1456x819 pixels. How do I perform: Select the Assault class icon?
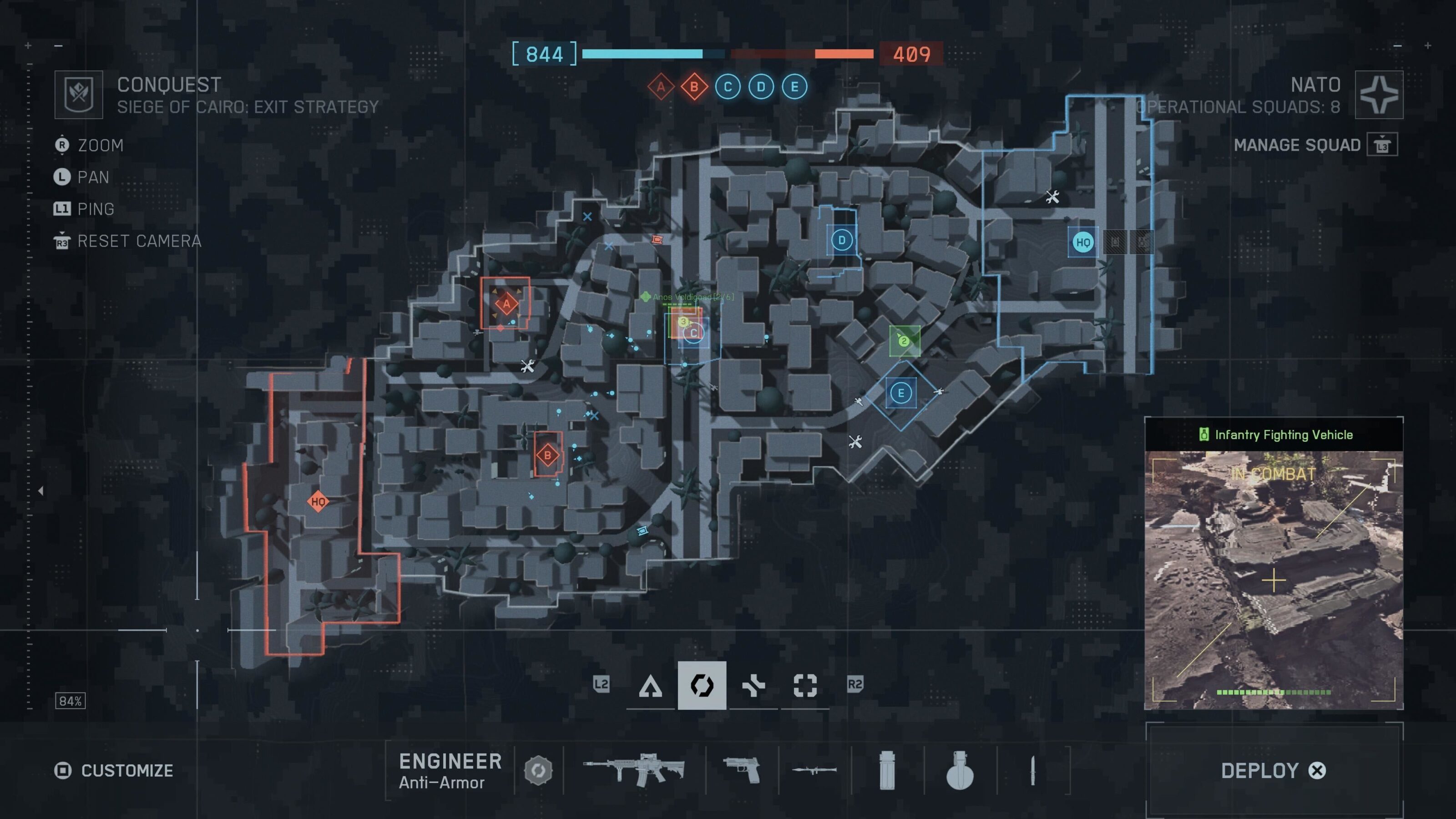coord(650,686)
